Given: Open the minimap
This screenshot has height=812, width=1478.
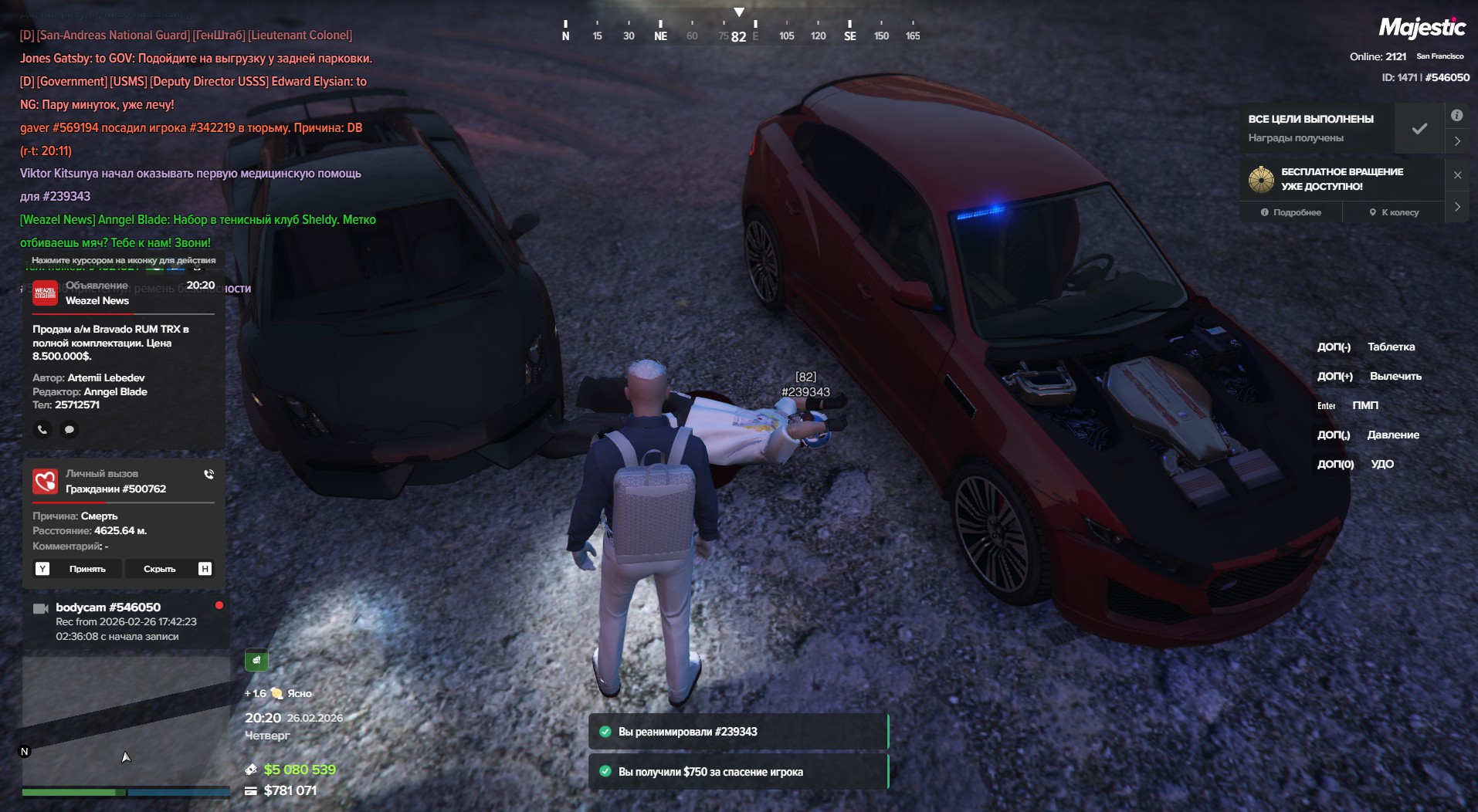Looking at the screenshot, I should point(125,722).
